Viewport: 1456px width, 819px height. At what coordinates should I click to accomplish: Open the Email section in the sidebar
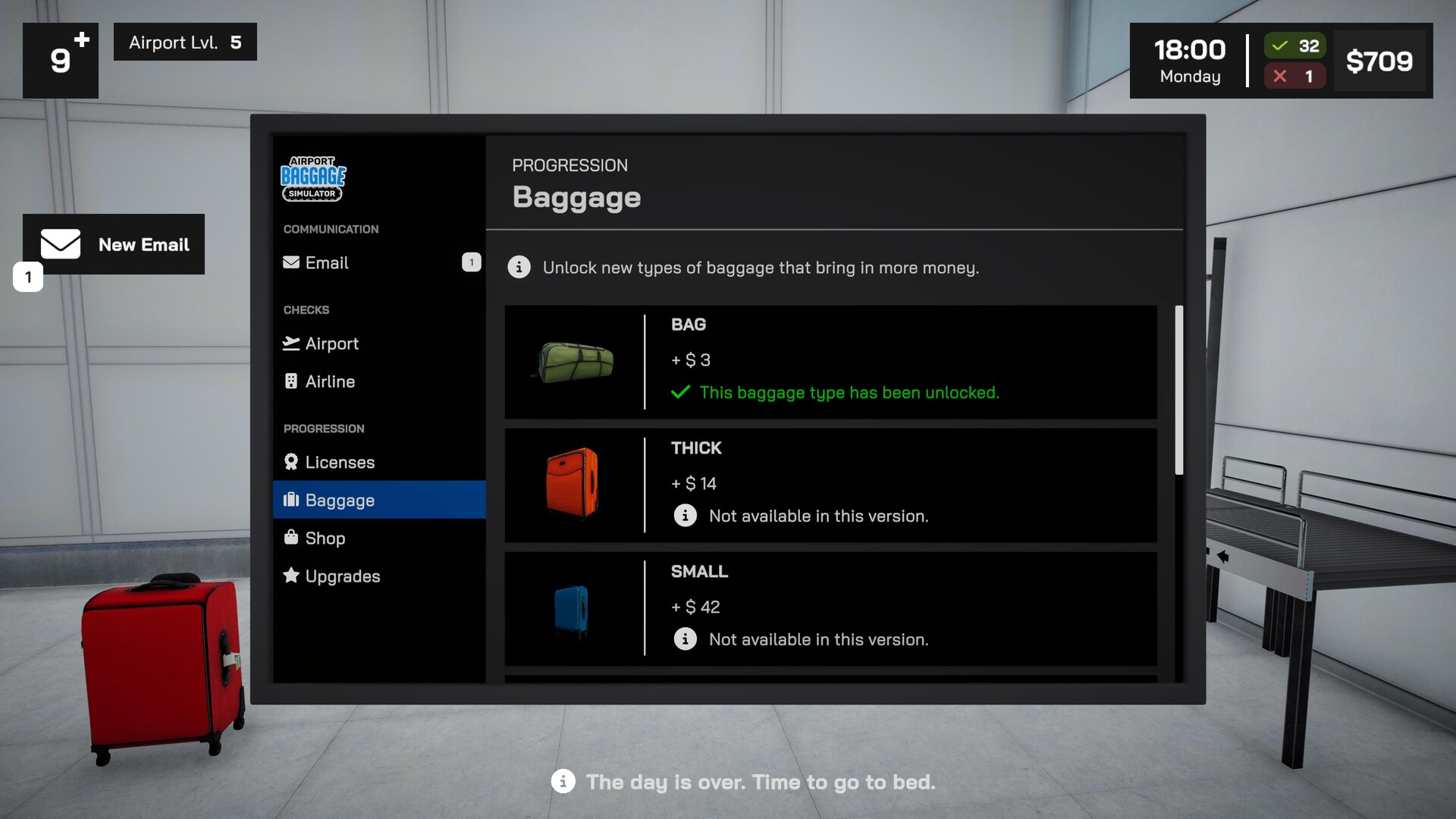click(326, 263)
